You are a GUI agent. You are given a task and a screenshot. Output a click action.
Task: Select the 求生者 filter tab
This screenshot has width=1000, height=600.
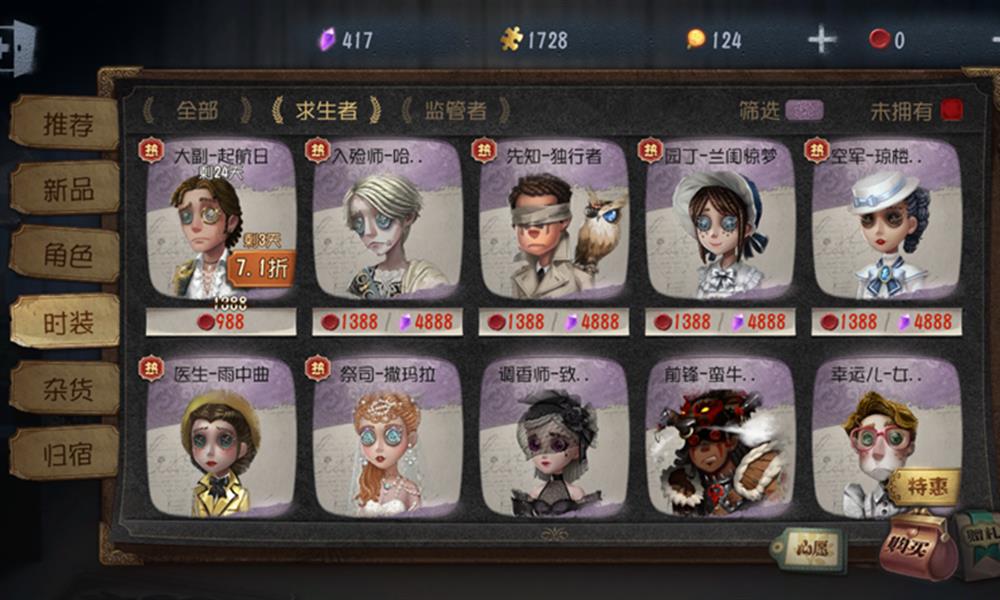326,110
